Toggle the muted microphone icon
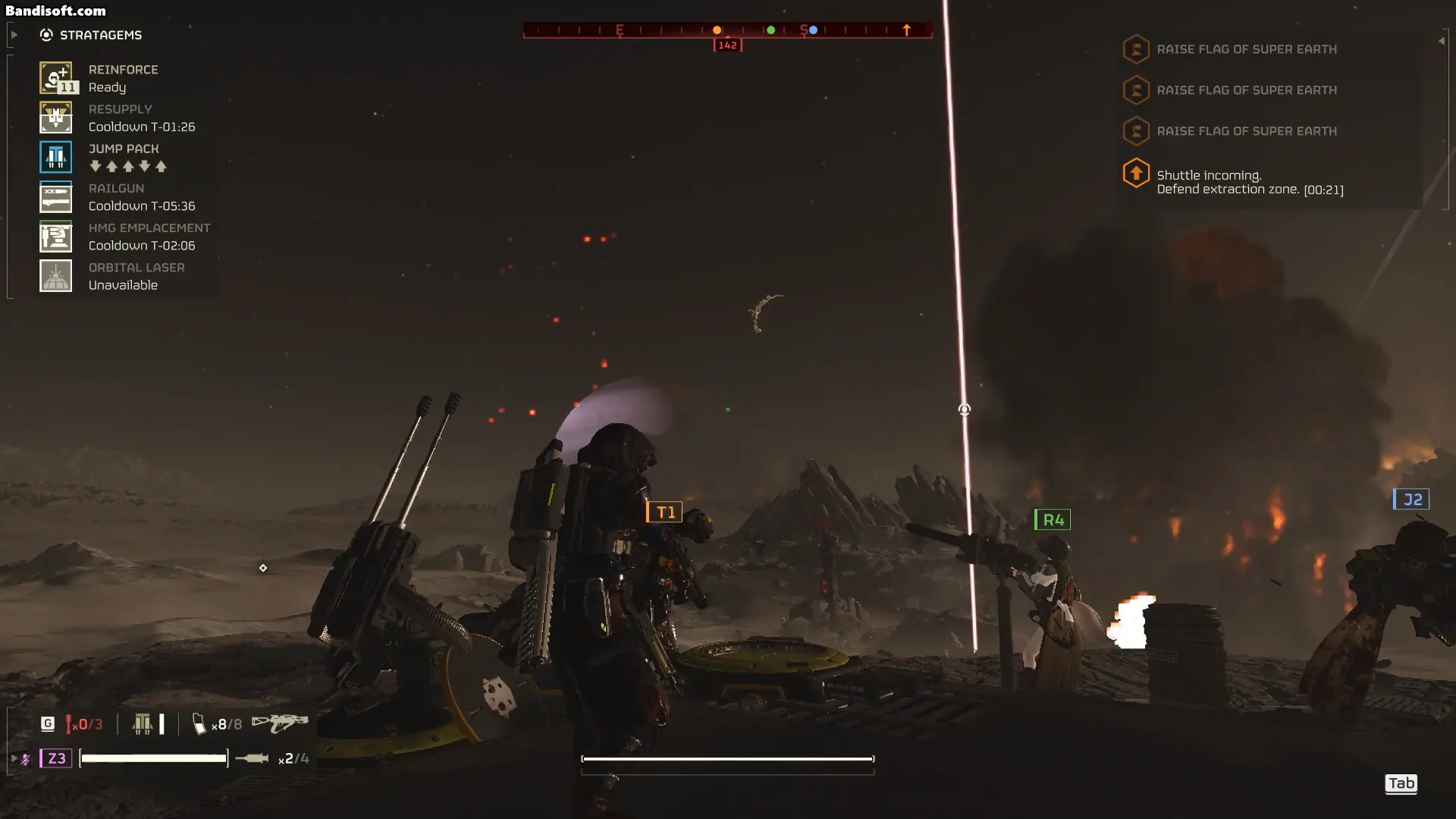The width and height of the screenshot is (1456, 819). click(26, 758)
